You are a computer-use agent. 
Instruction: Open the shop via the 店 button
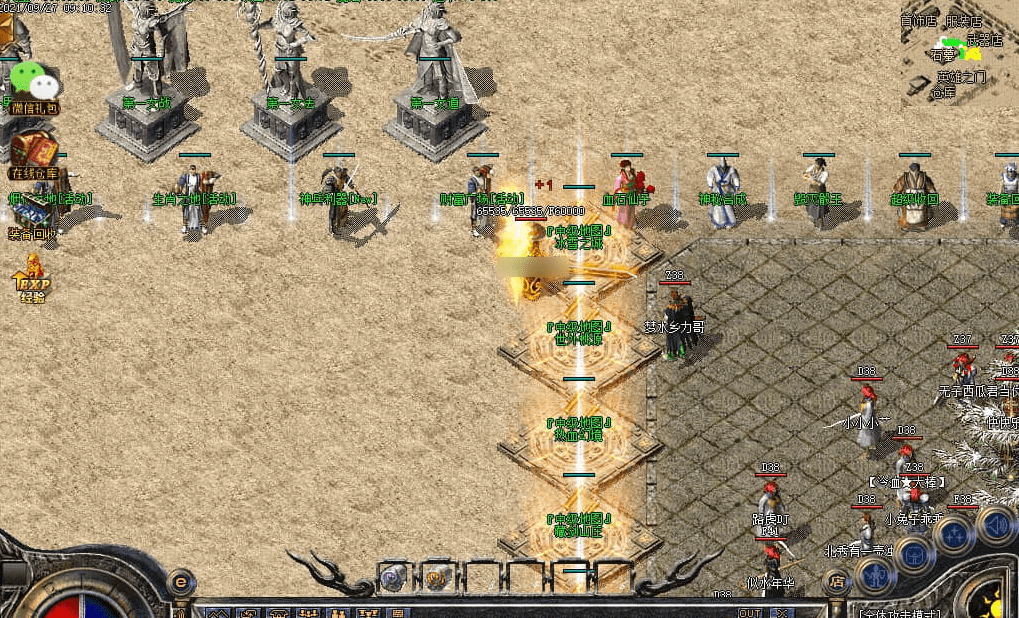point(837,580)
